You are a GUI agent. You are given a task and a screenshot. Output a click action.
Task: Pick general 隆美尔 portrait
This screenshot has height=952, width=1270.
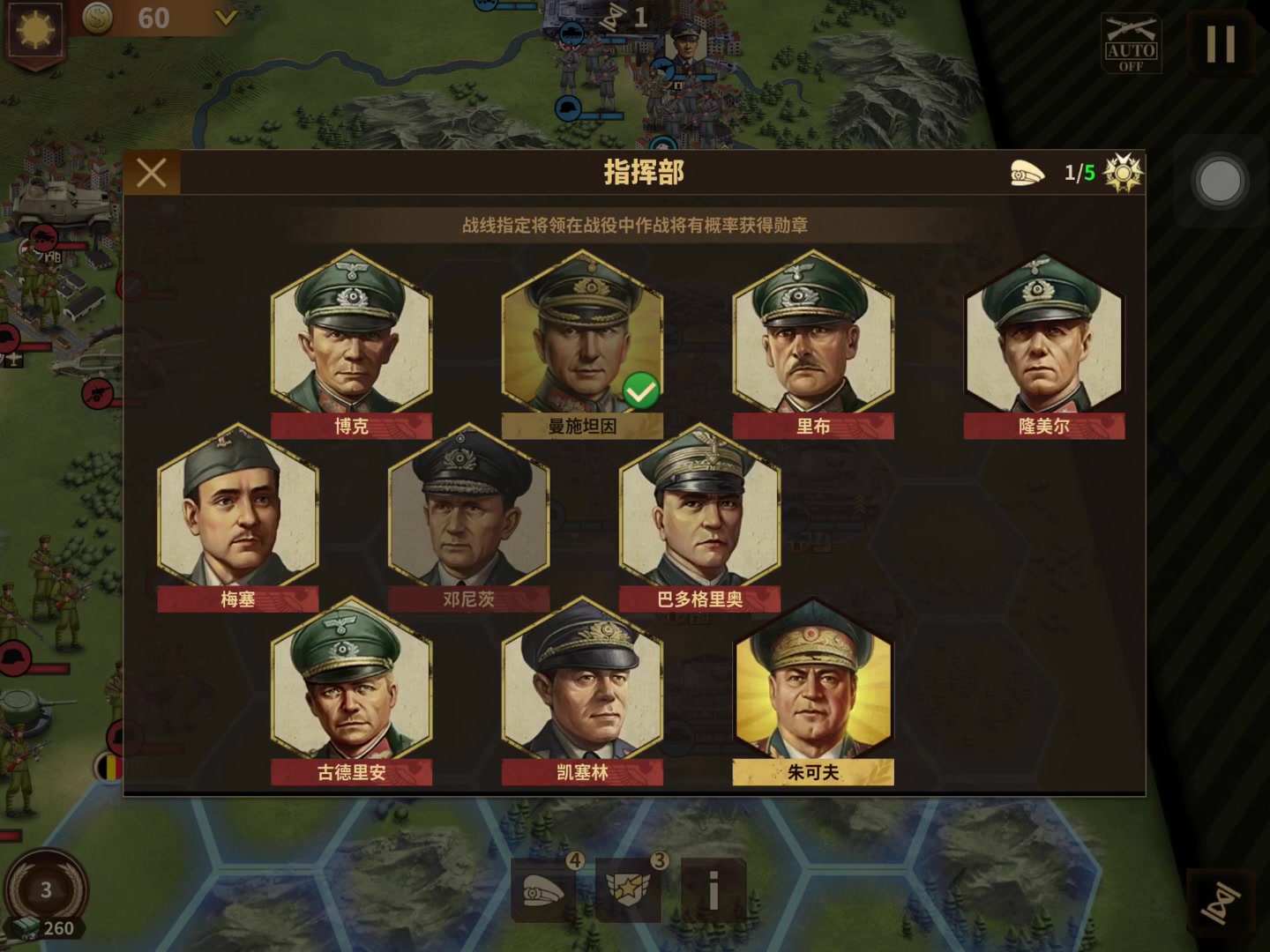pyautogui.click(x=1044, y=335)
